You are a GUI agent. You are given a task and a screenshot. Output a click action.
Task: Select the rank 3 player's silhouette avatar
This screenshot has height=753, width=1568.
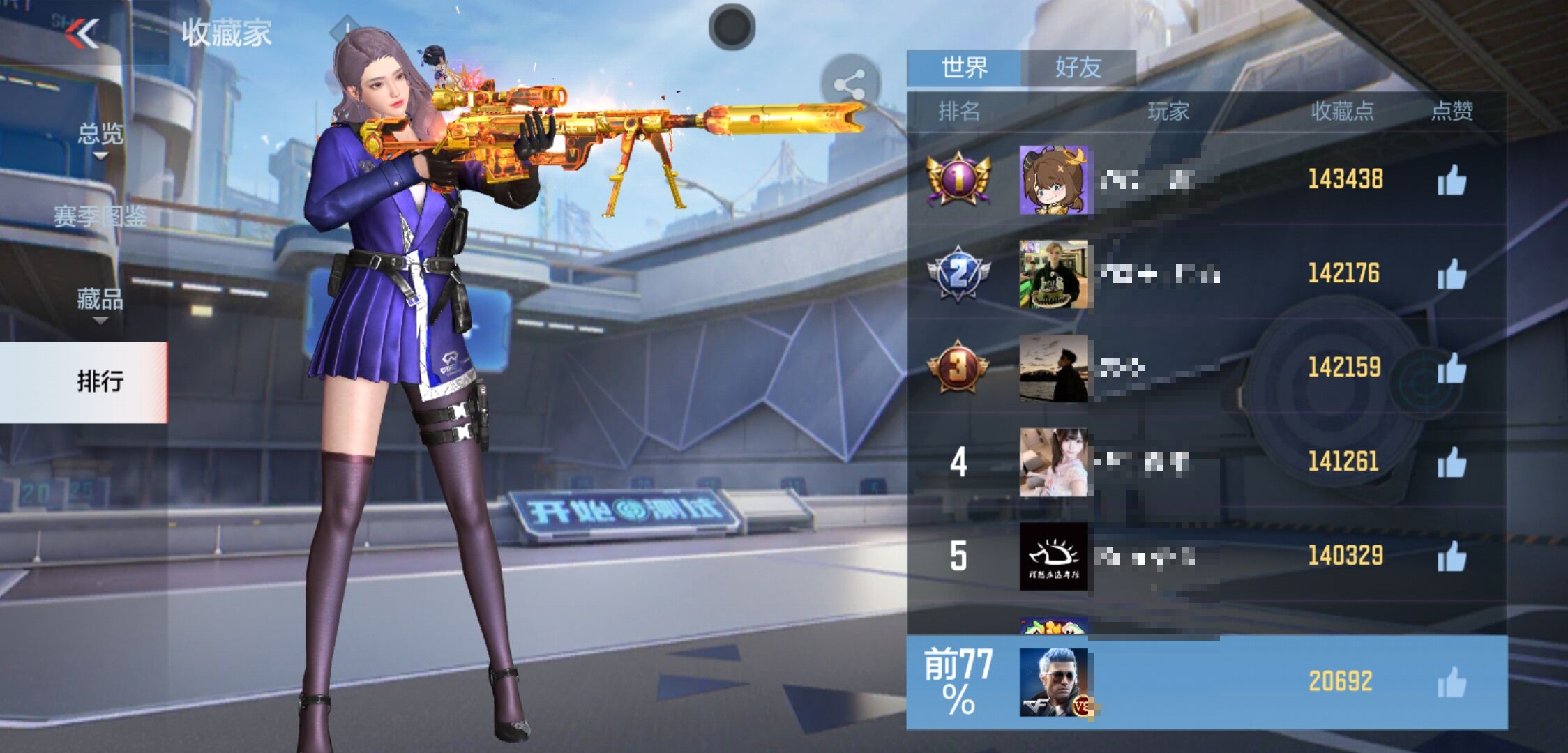pyautogui.click(x=1053, y=368)
